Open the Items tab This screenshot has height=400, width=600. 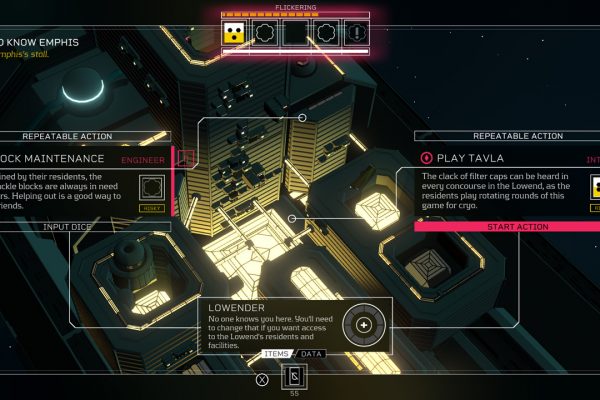click(x=276, y=354)
